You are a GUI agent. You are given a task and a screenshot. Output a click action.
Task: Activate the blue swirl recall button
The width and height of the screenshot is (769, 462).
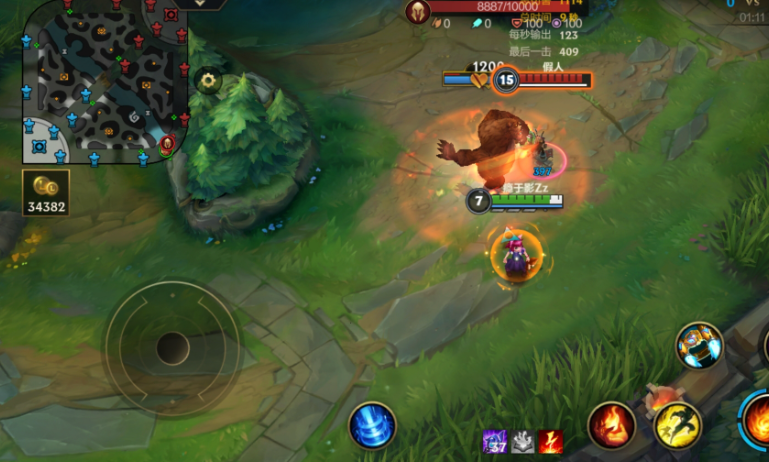click(x=372, y=424)
